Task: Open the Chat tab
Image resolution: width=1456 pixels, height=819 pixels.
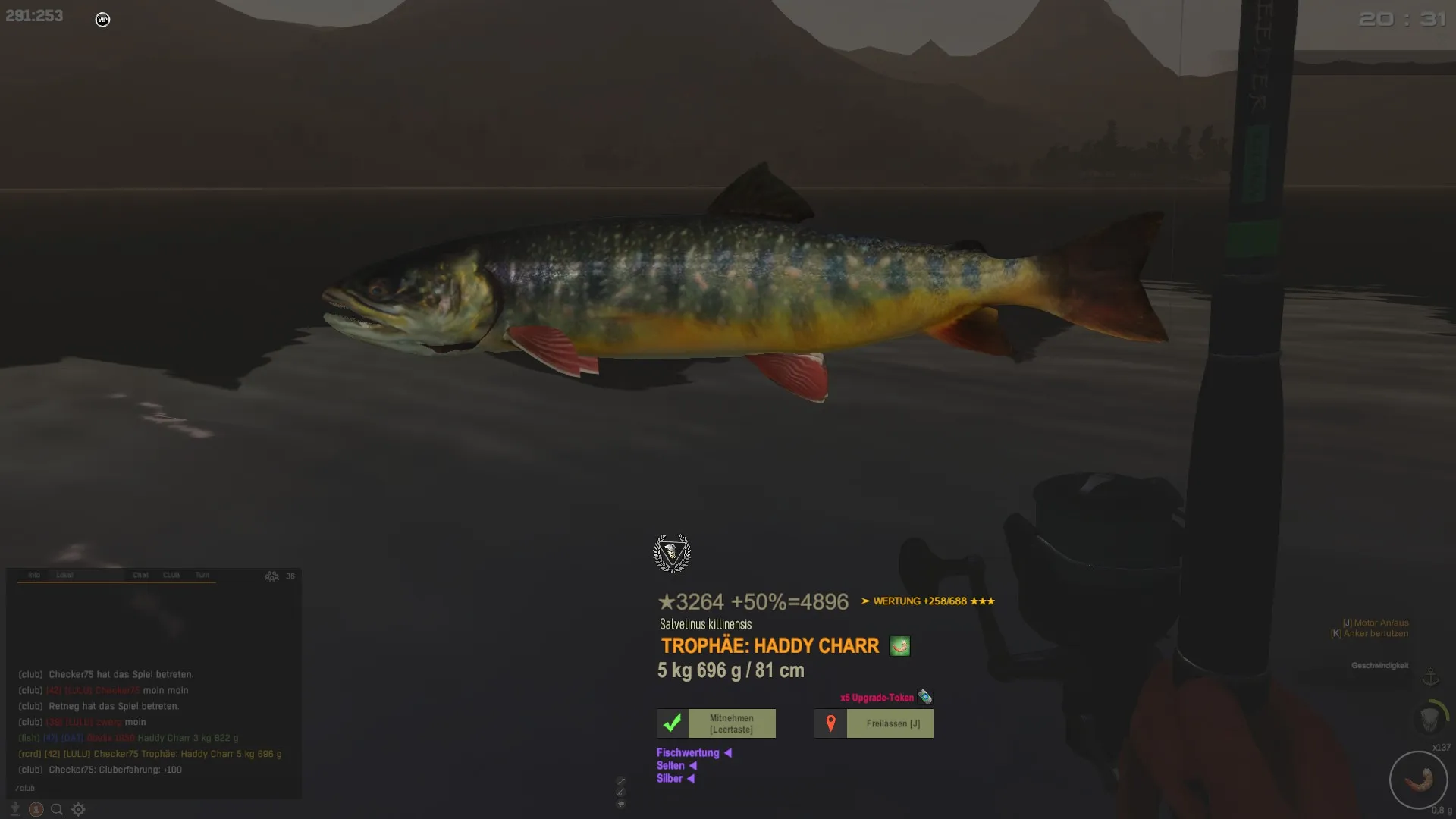Action: click(x=140, y=575)
